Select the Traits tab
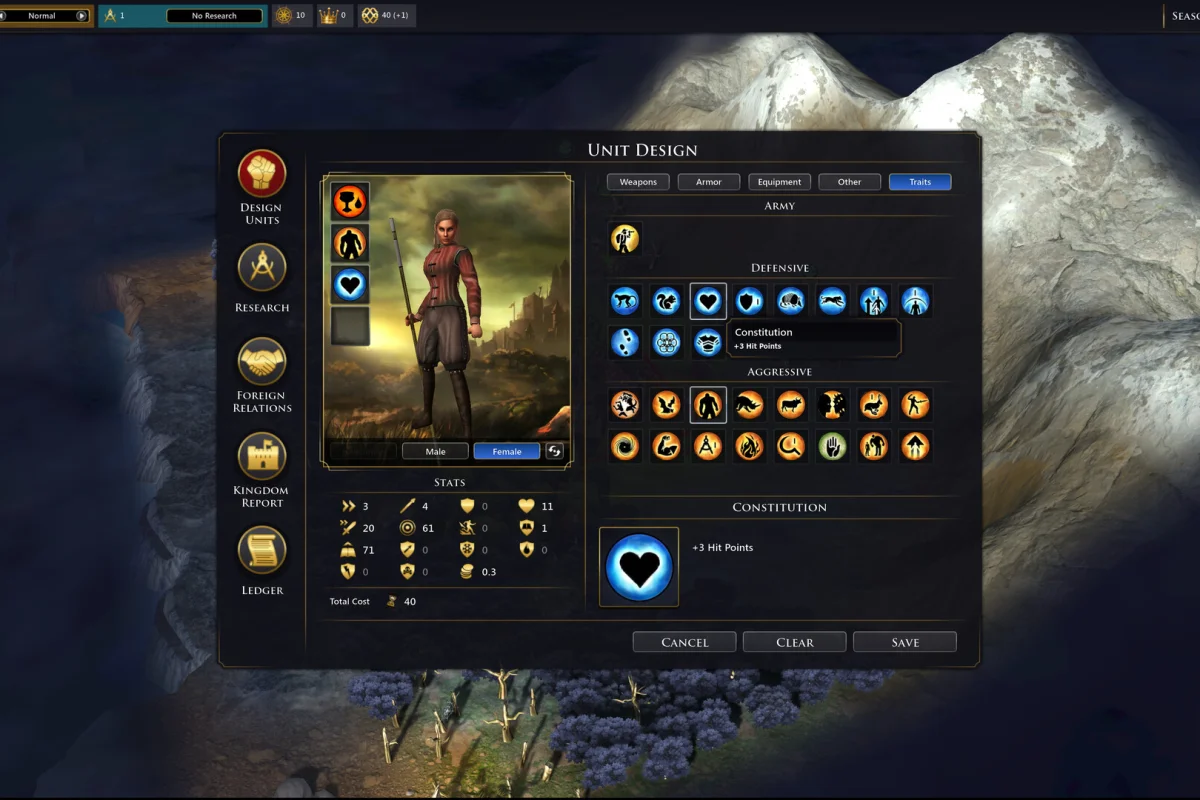 (x=920, y=182)
